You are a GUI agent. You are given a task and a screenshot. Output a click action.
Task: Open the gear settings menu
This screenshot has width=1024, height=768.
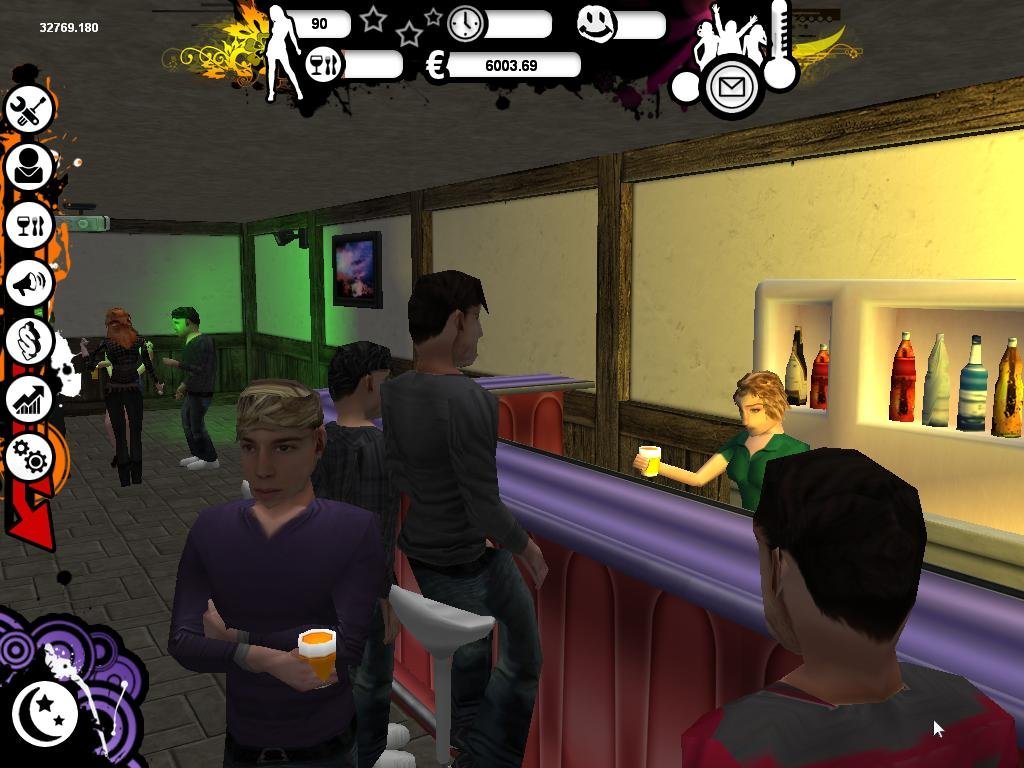(x=31, y=458)
